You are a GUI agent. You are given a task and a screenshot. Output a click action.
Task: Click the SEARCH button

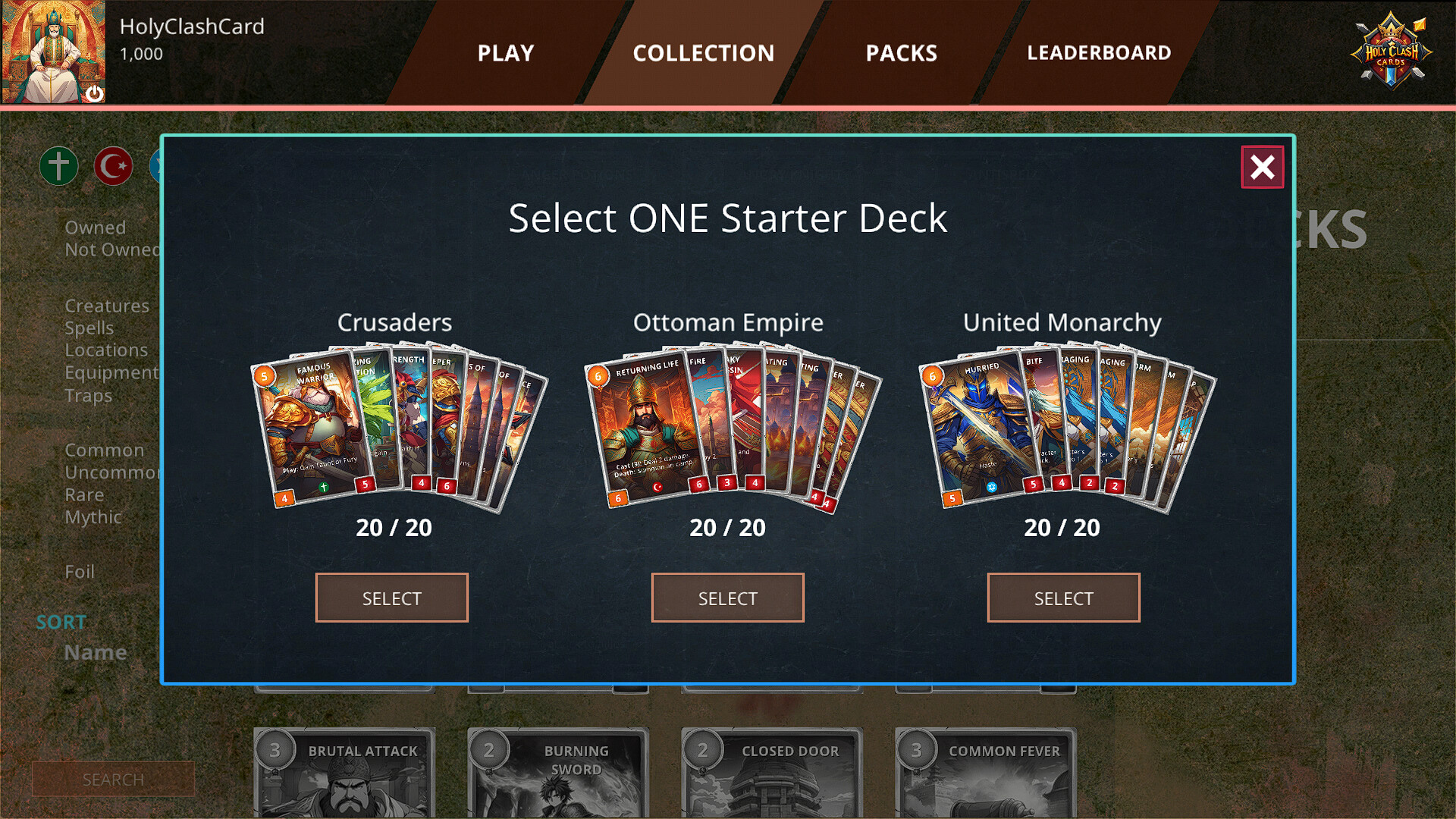coord(113,779)
